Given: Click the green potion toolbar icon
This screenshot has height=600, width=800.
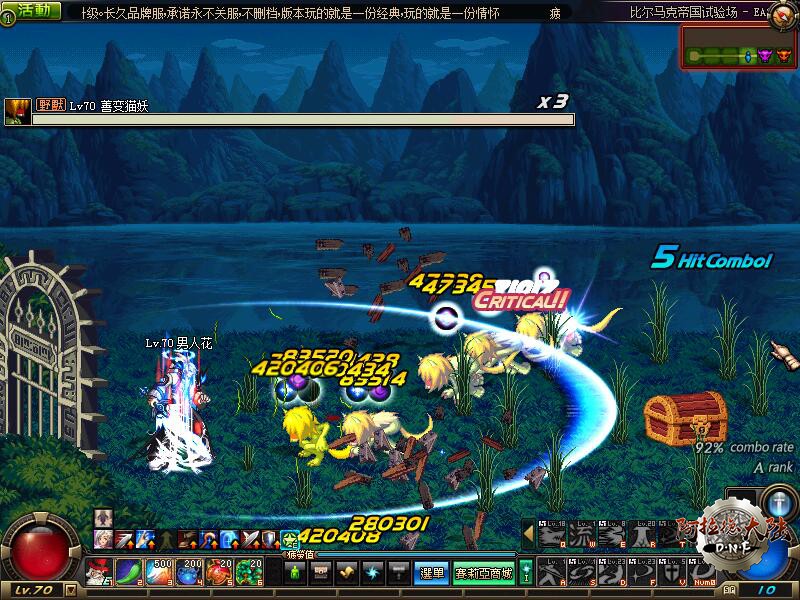Looking at the screenshot, I should point(296,573).
